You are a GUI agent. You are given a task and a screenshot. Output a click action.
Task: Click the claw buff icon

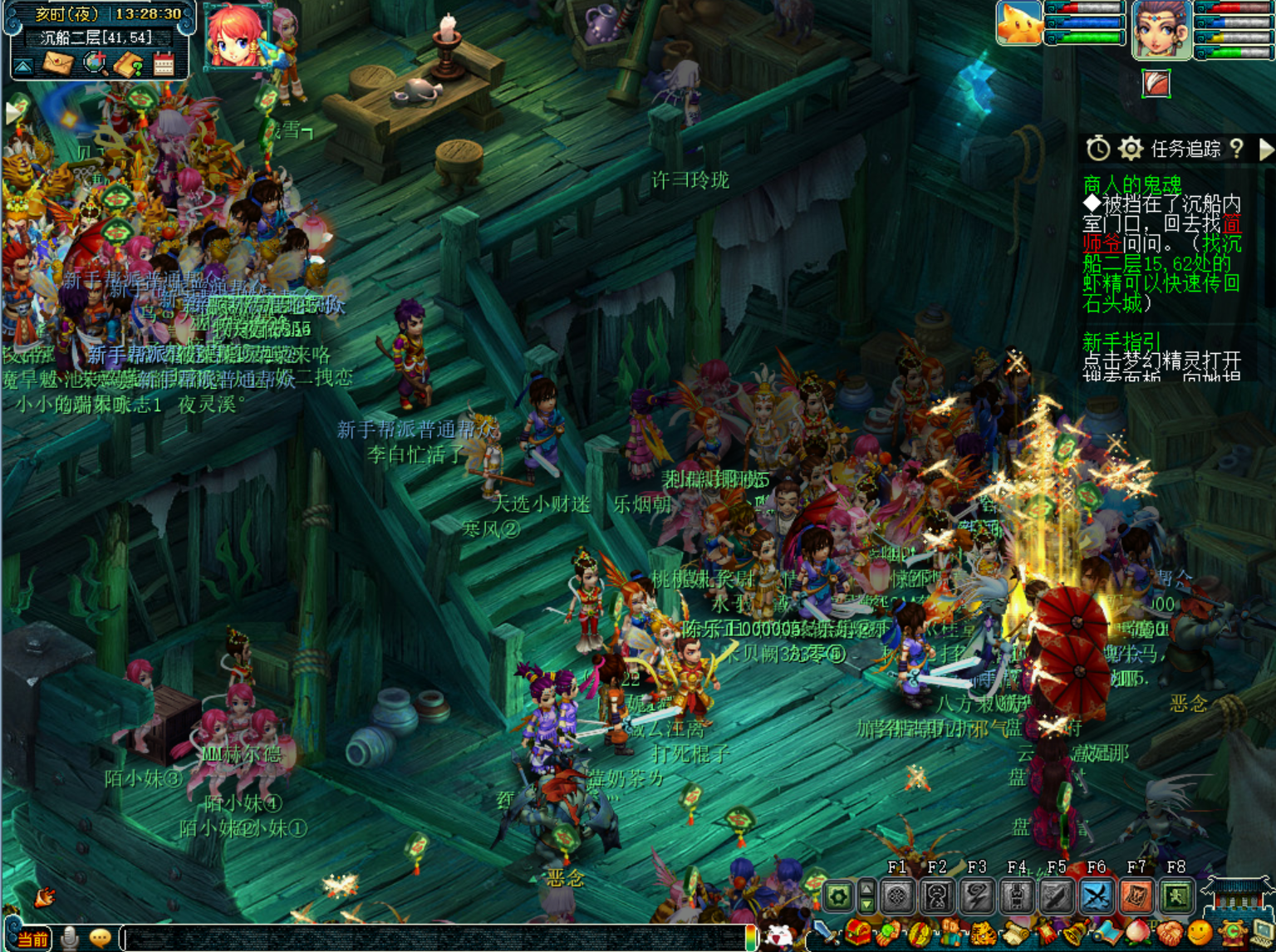[x=1156, y=83]
